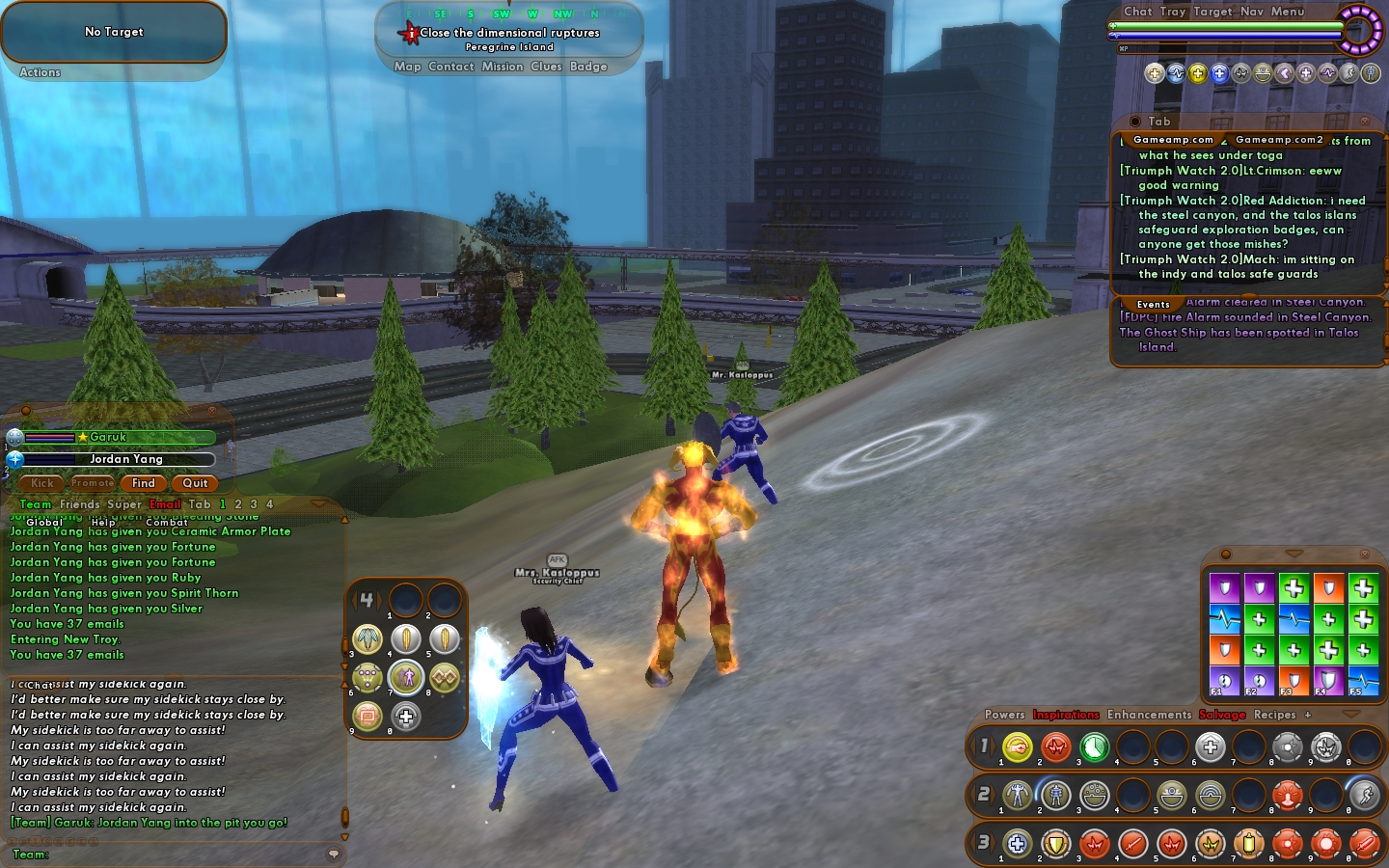Screen dimensions: 1389x868
Task: Select teammate Jordan Yang in the team list
Action: pyautogui.click(x=125, y=459)
